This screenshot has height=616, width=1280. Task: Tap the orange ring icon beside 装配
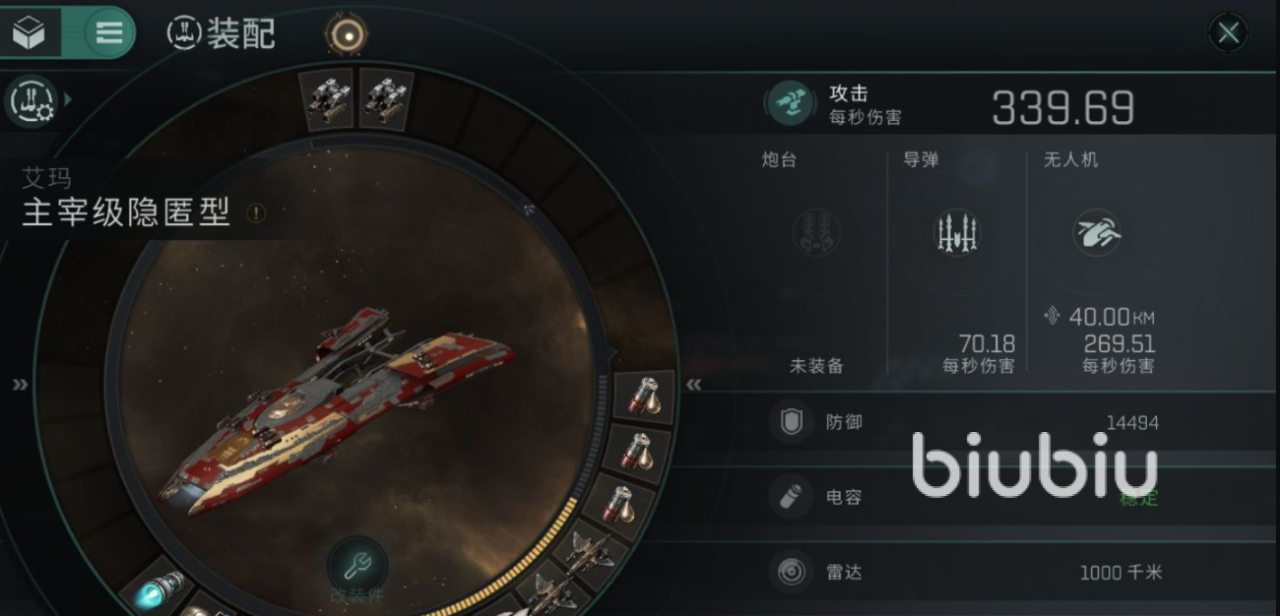346,35
